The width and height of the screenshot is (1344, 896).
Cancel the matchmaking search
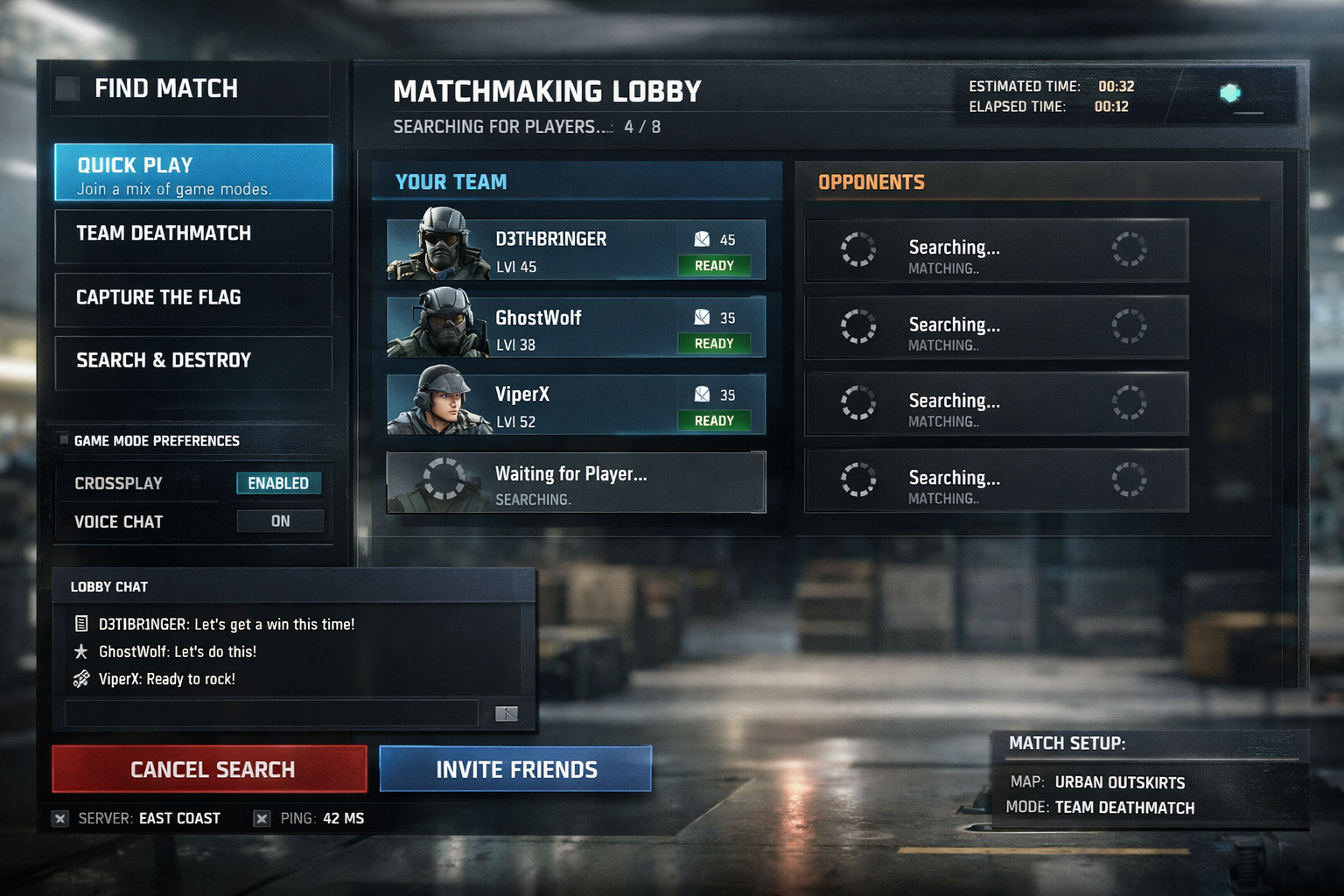click(x=210, y=769)
